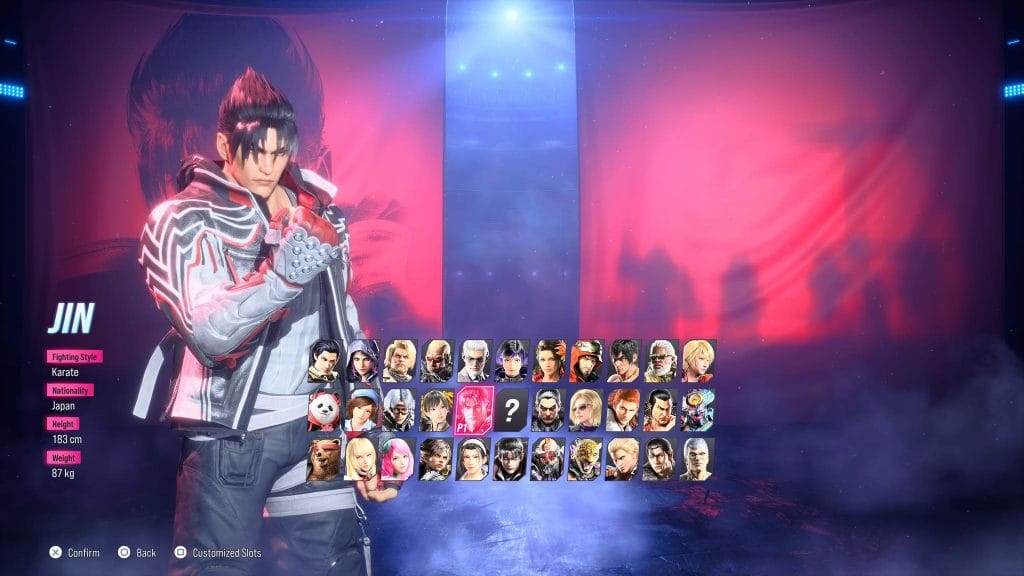Choose King's jaguar mask portrait
Viewport: 1024px width, 576px height.
point(585,459)
